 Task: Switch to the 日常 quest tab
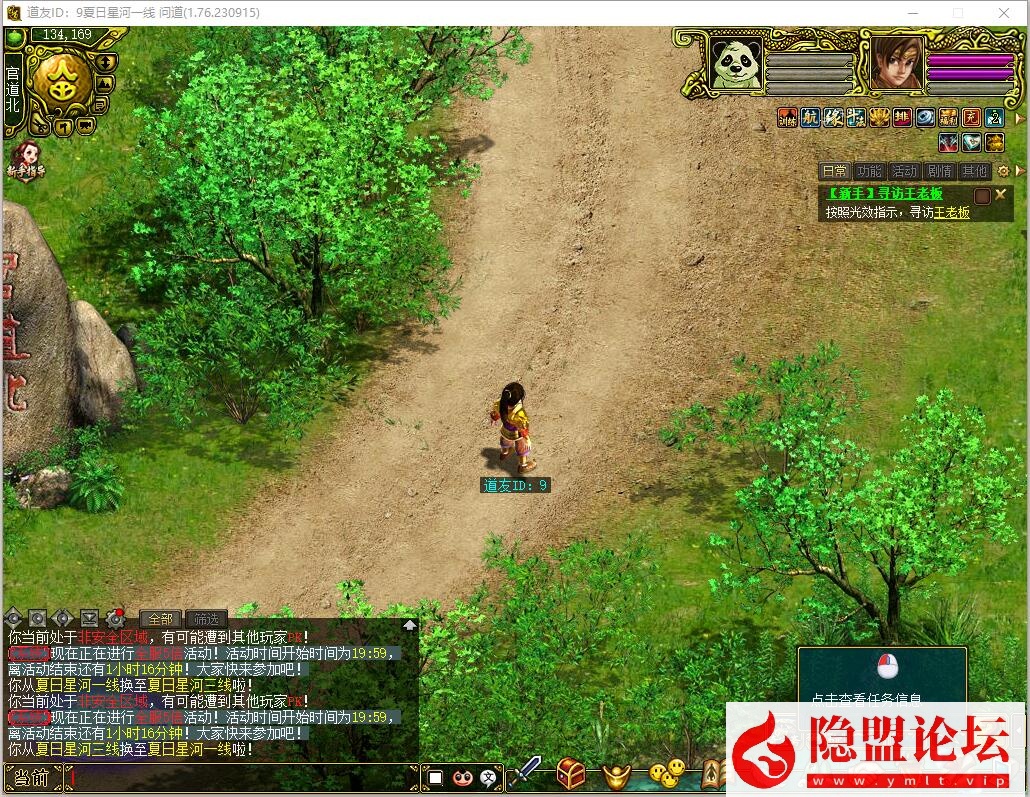(834, 171)
